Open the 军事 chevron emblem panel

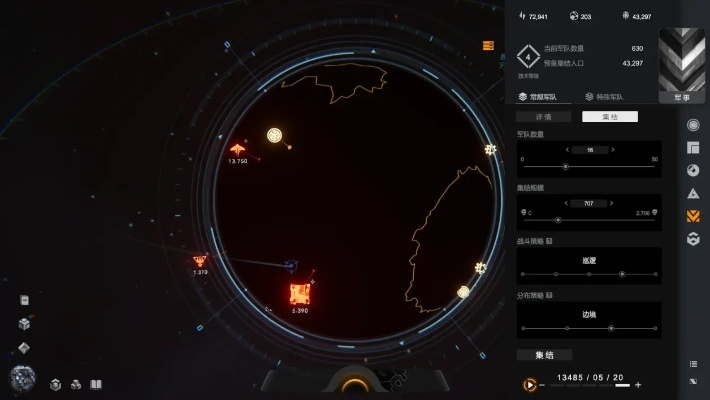682,65
